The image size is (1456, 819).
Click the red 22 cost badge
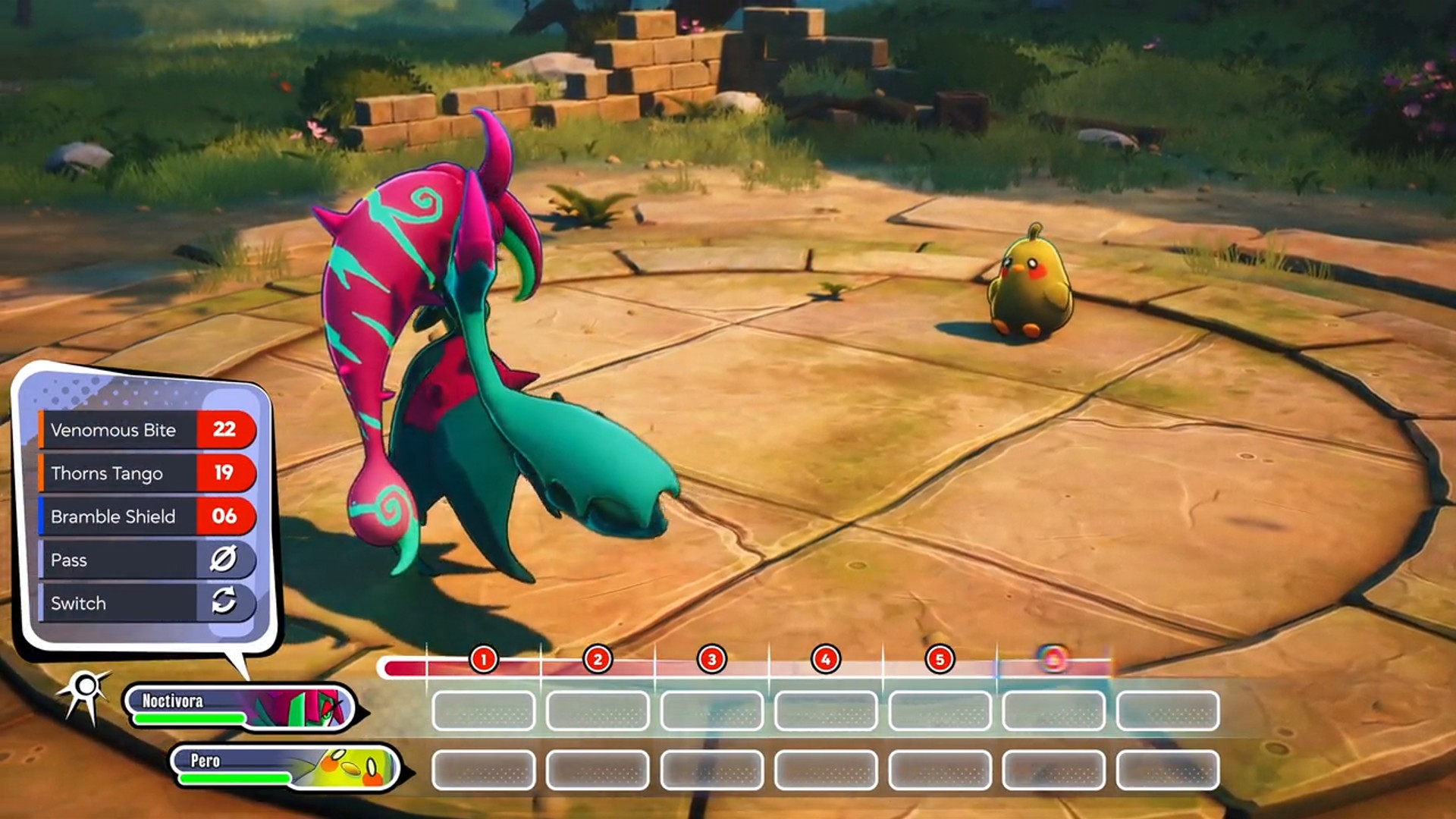[x=227, y=430]
